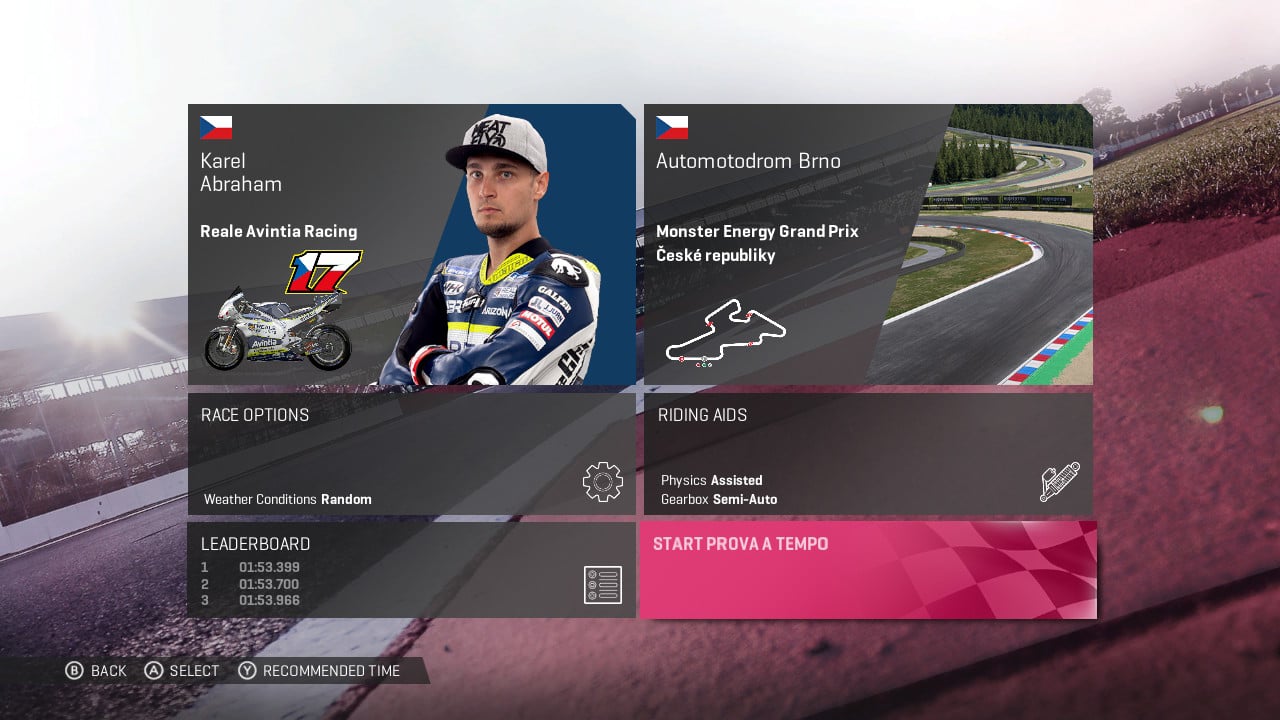Image resolution: width=1280 pixels, height=720 pixels.
Task: Activate the Recommended Time option
Action: point(320,670)
